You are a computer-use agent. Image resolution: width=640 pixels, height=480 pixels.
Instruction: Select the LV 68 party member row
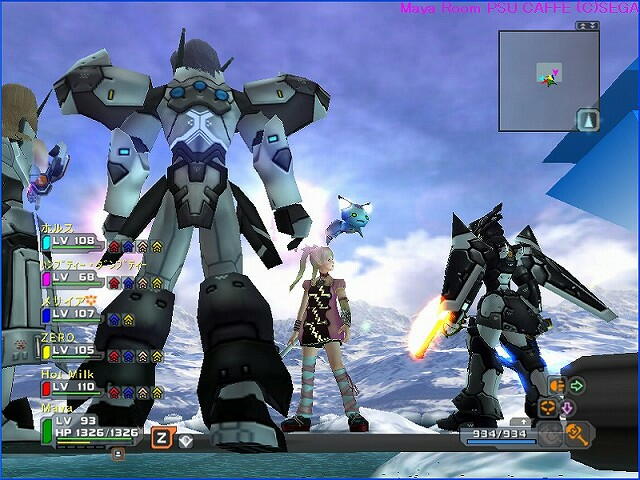[x=75, y=276]
